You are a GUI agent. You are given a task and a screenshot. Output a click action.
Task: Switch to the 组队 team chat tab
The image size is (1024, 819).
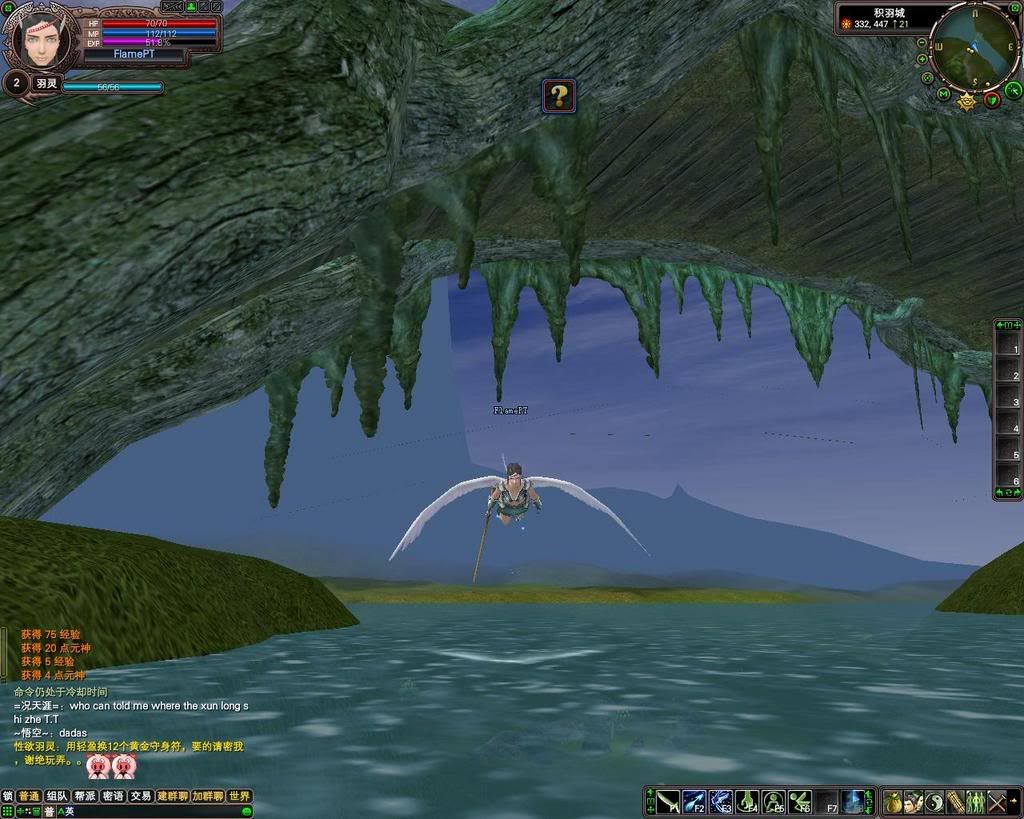57,796
